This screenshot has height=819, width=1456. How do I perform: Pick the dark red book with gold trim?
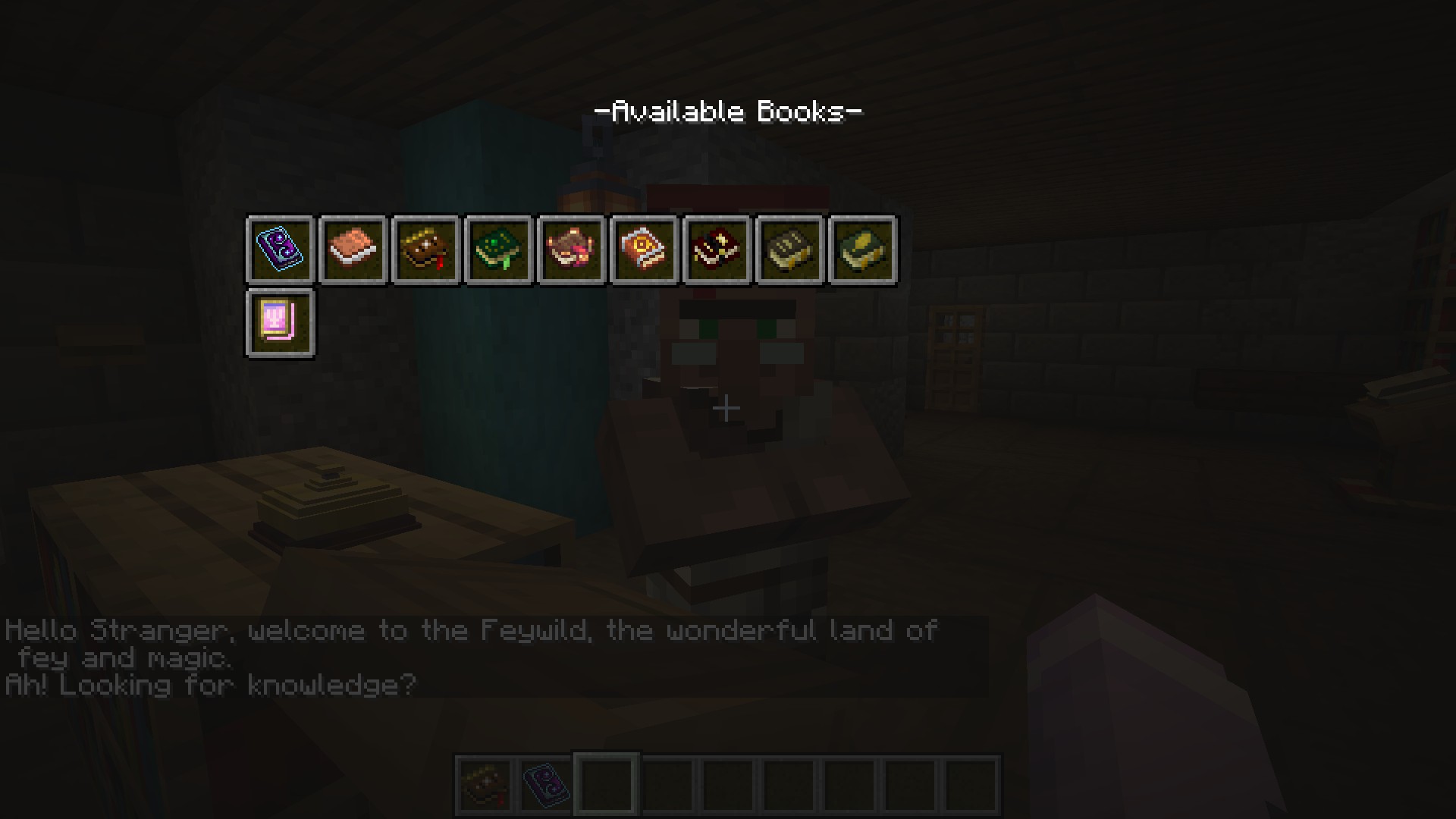click(717, 250)
